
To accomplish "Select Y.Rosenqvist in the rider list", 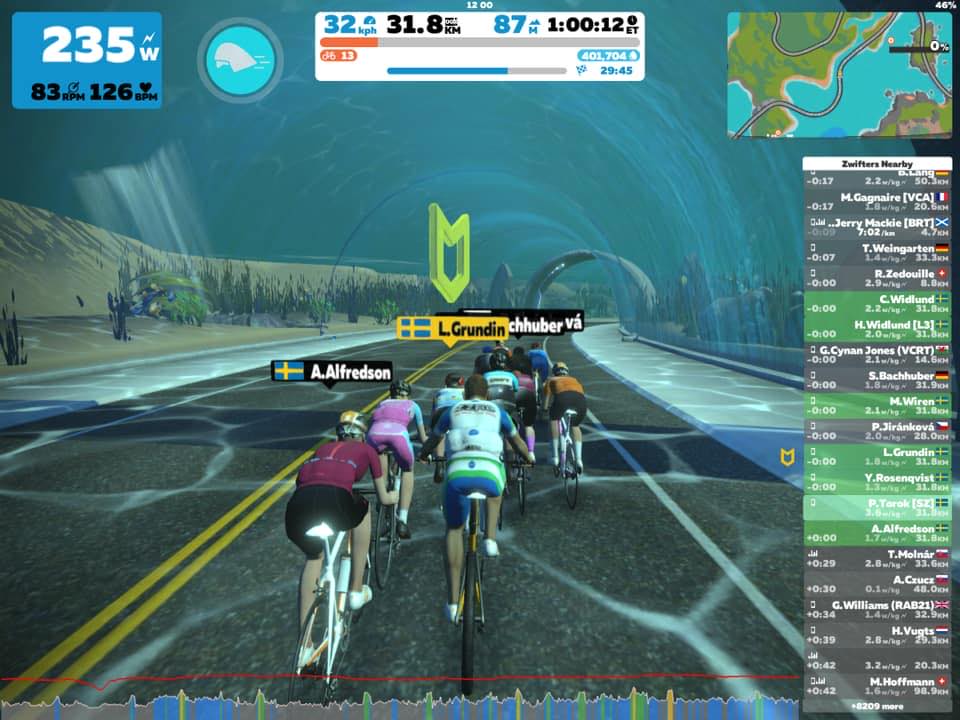I will pos(876,482).
